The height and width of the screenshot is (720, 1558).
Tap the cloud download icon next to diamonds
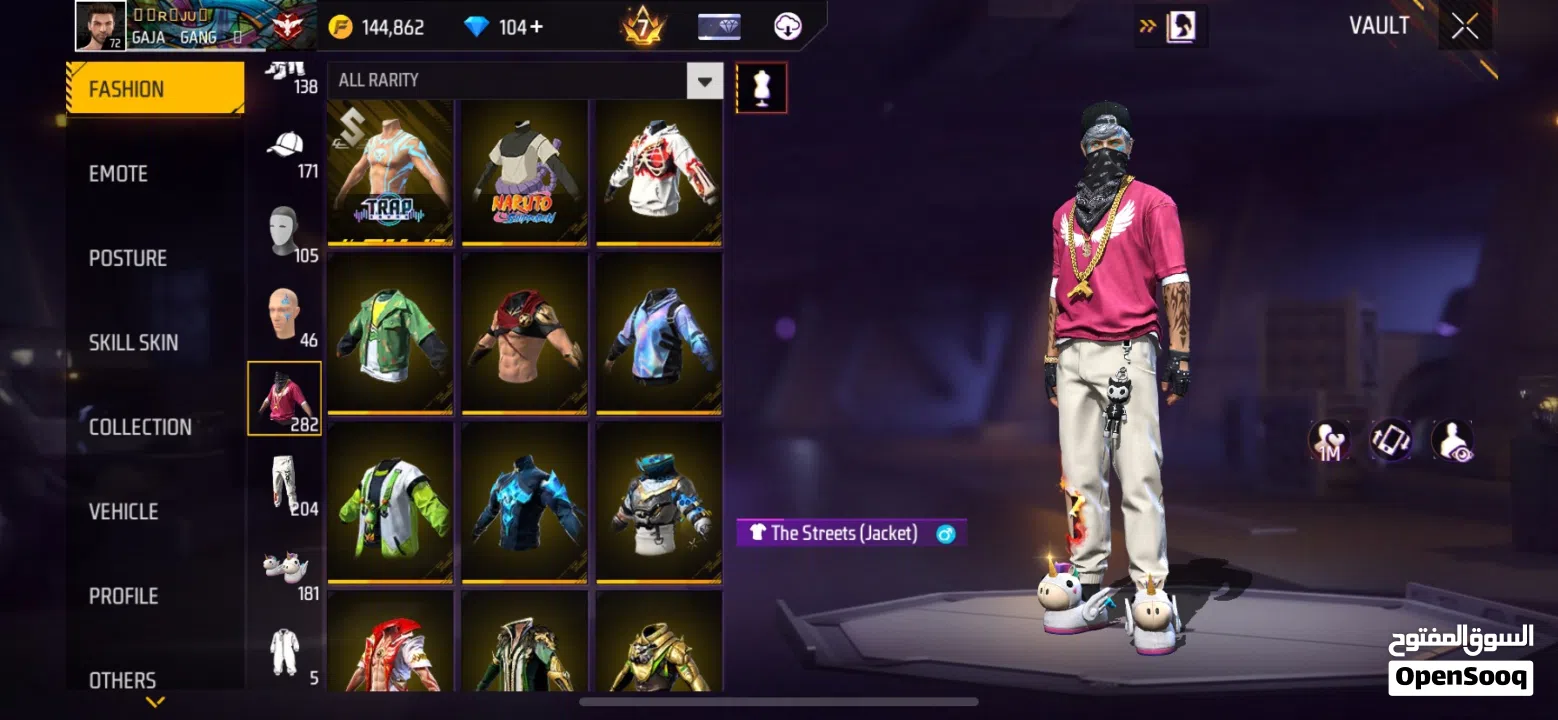pos(787,26)
